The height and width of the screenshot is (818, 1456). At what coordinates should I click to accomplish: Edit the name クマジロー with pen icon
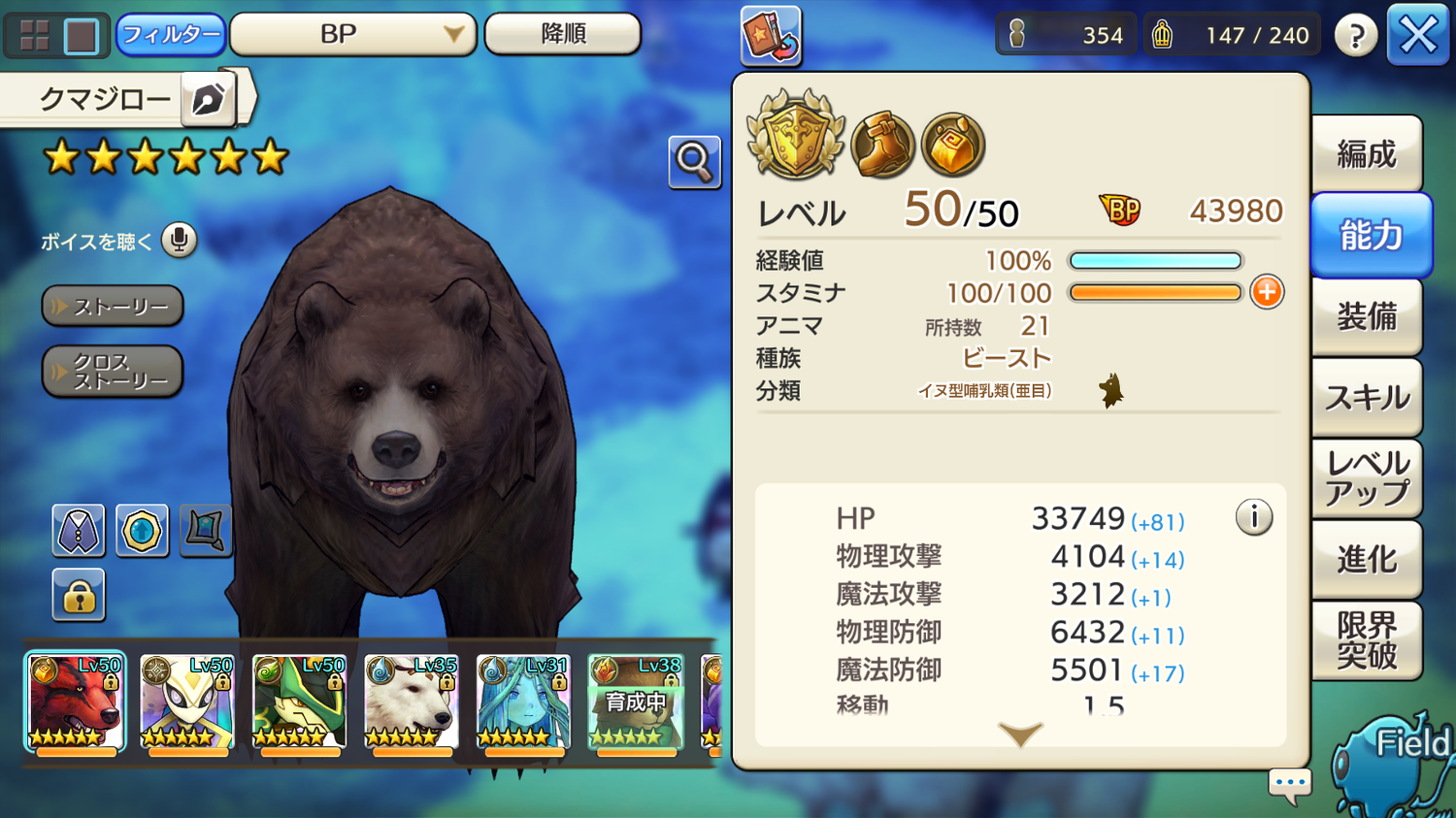(208, 99)
